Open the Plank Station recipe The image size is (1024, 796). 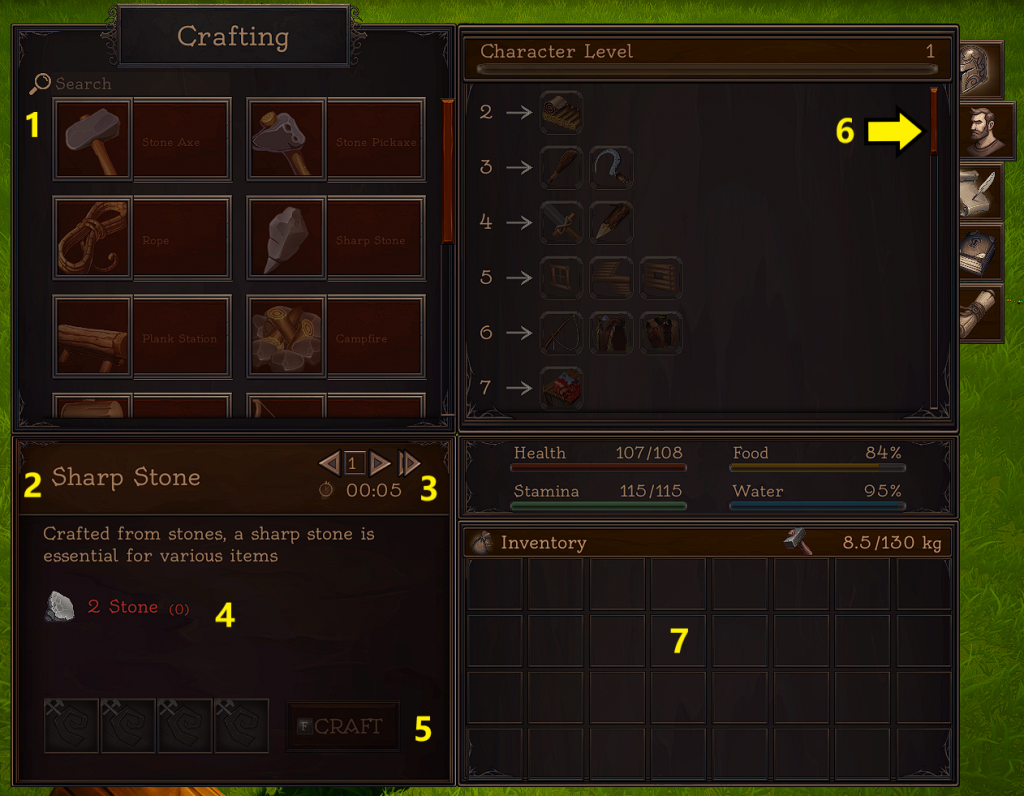(142, 335)
